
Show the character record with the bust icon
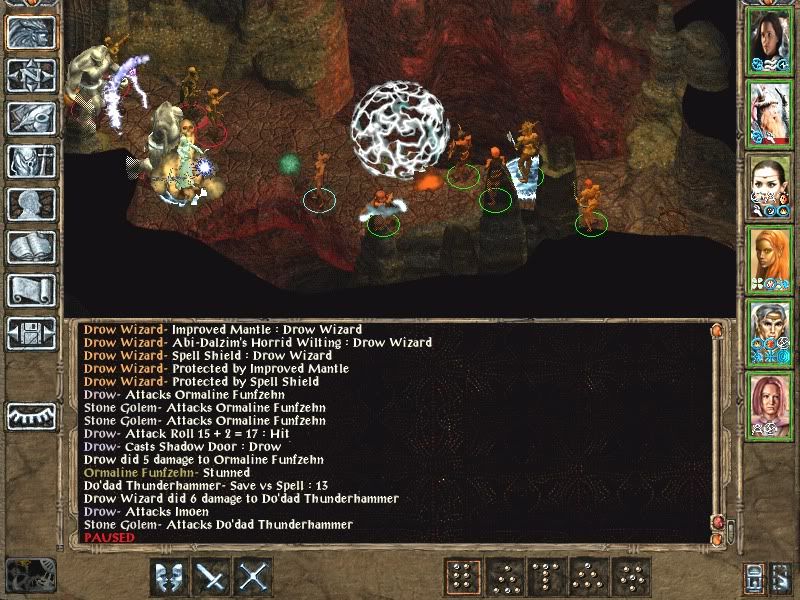point(30,204)
